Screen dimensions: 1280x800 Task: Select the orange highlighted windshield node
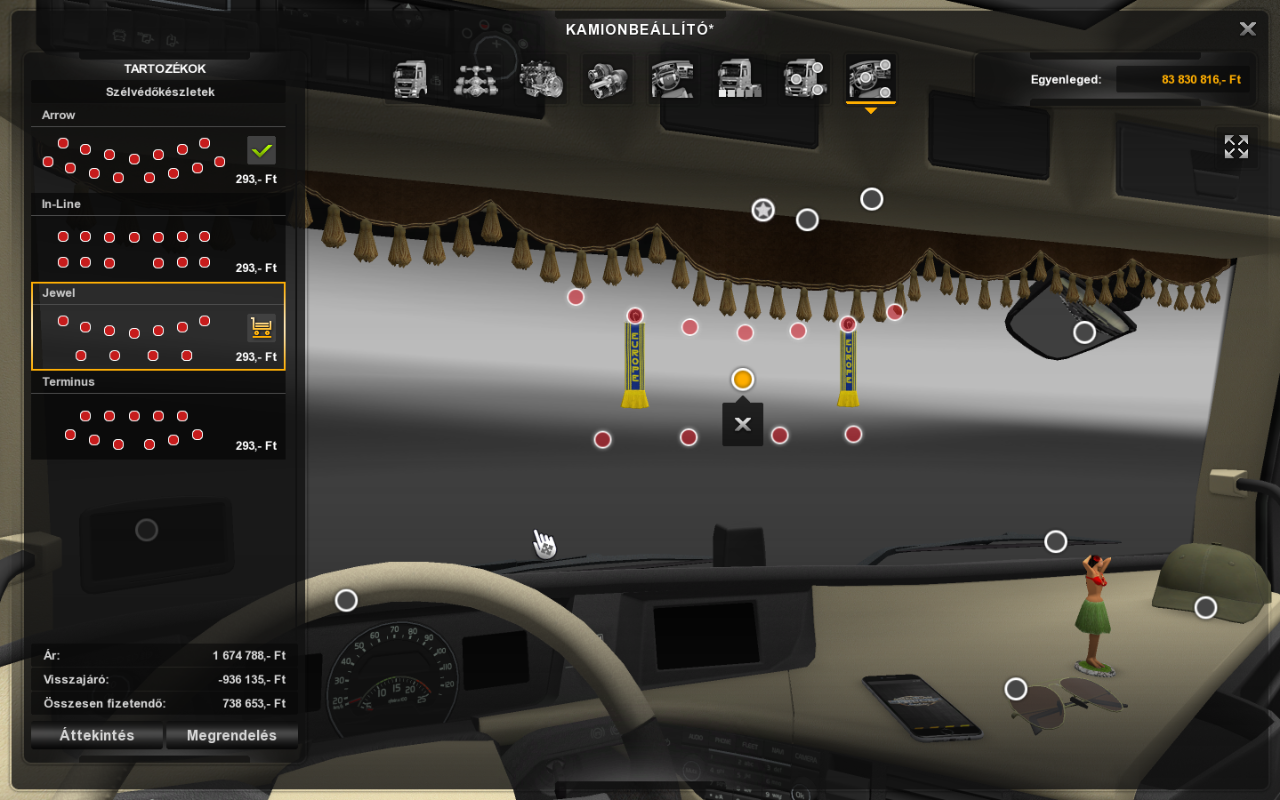click(x=742, y=380)
